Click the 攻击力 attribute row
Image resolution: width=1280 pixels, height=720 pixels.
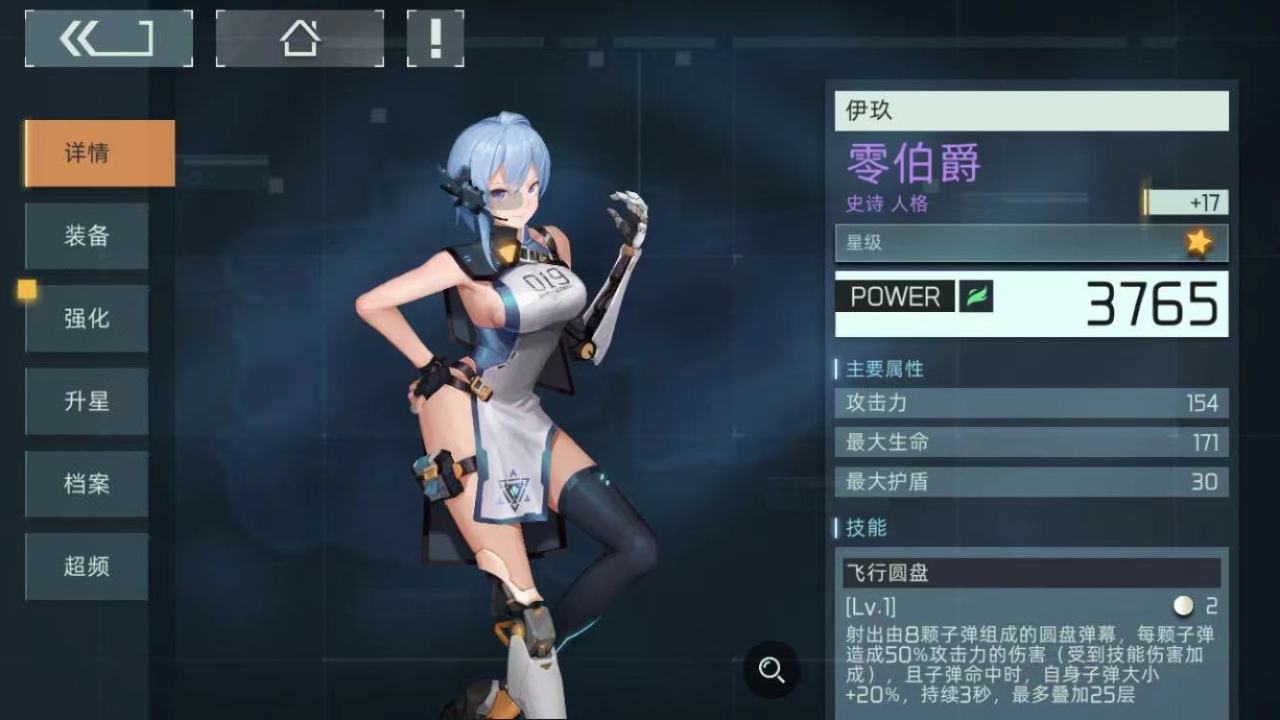[1030, 404]
